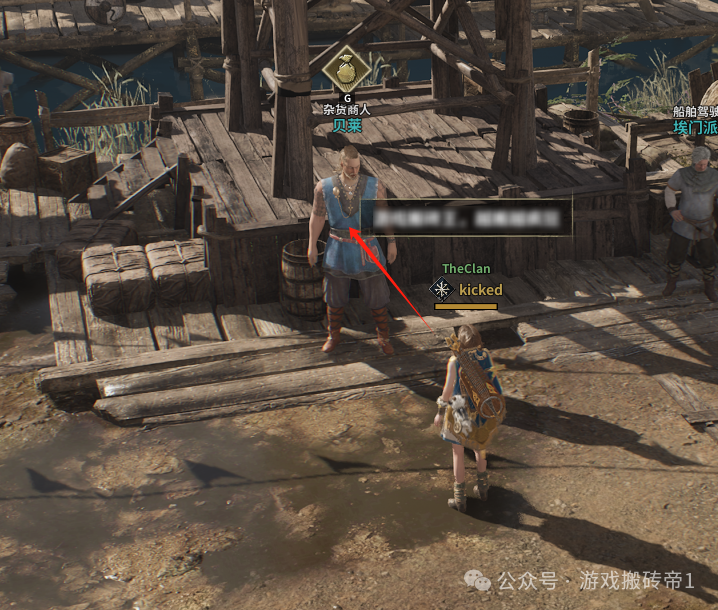Click the snowflake emblem beside kicked
The image size is (718, 610).
tap(440, 290)
